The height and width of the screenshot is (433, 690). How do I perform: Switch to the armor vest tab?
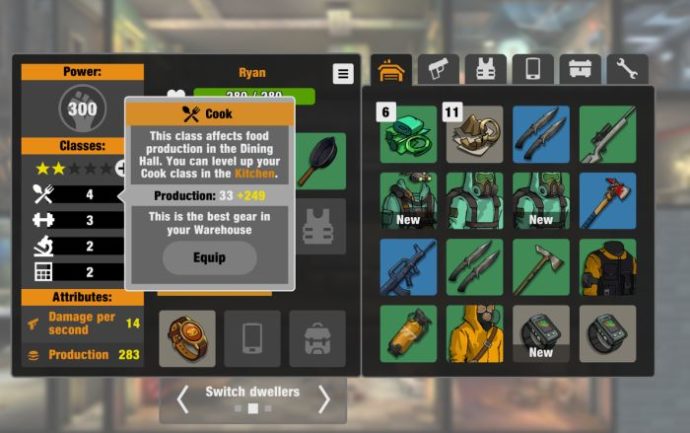pos(486,69)
